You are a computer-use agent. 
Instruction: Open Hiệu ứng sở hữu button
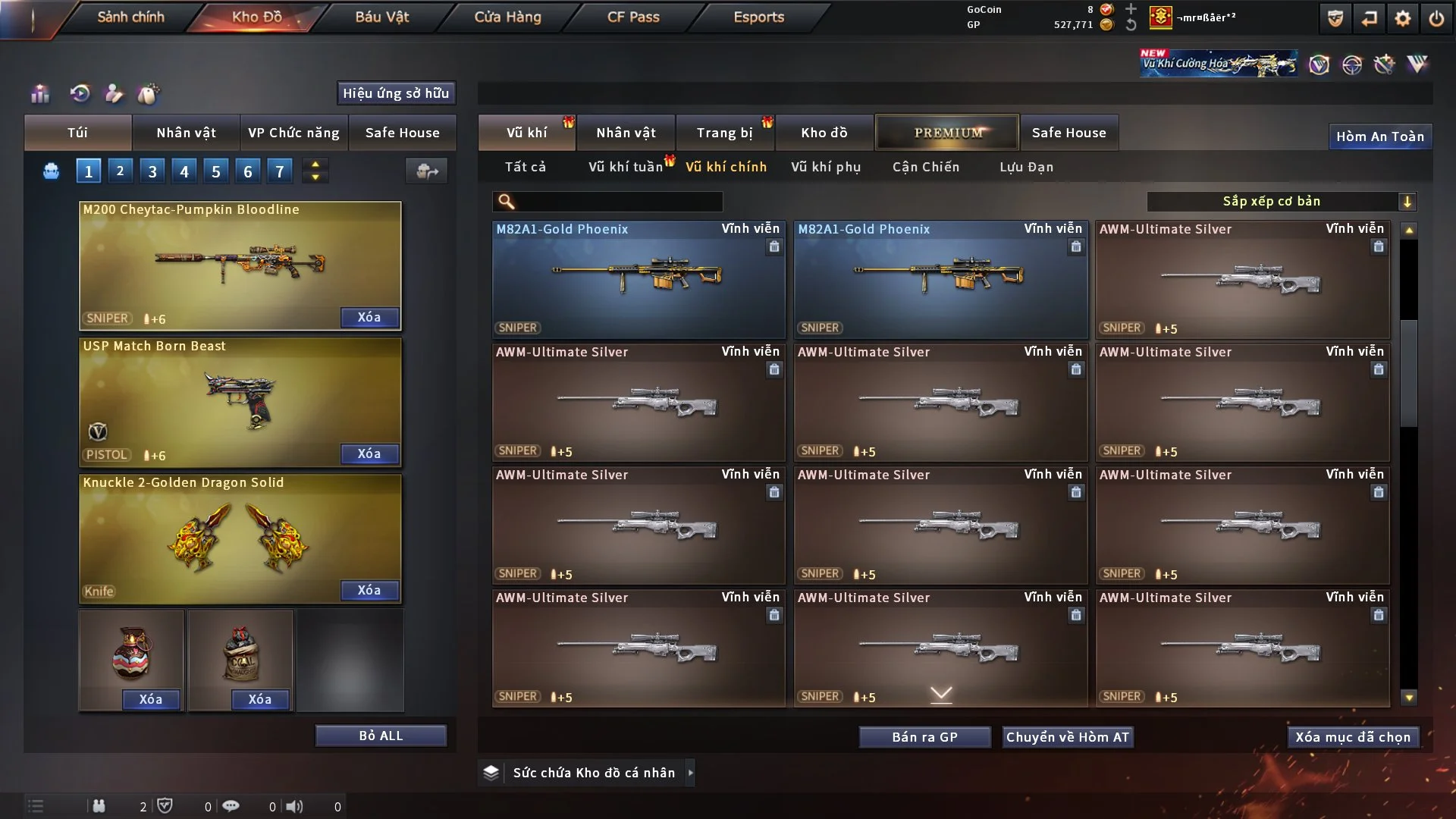(396, 93)
